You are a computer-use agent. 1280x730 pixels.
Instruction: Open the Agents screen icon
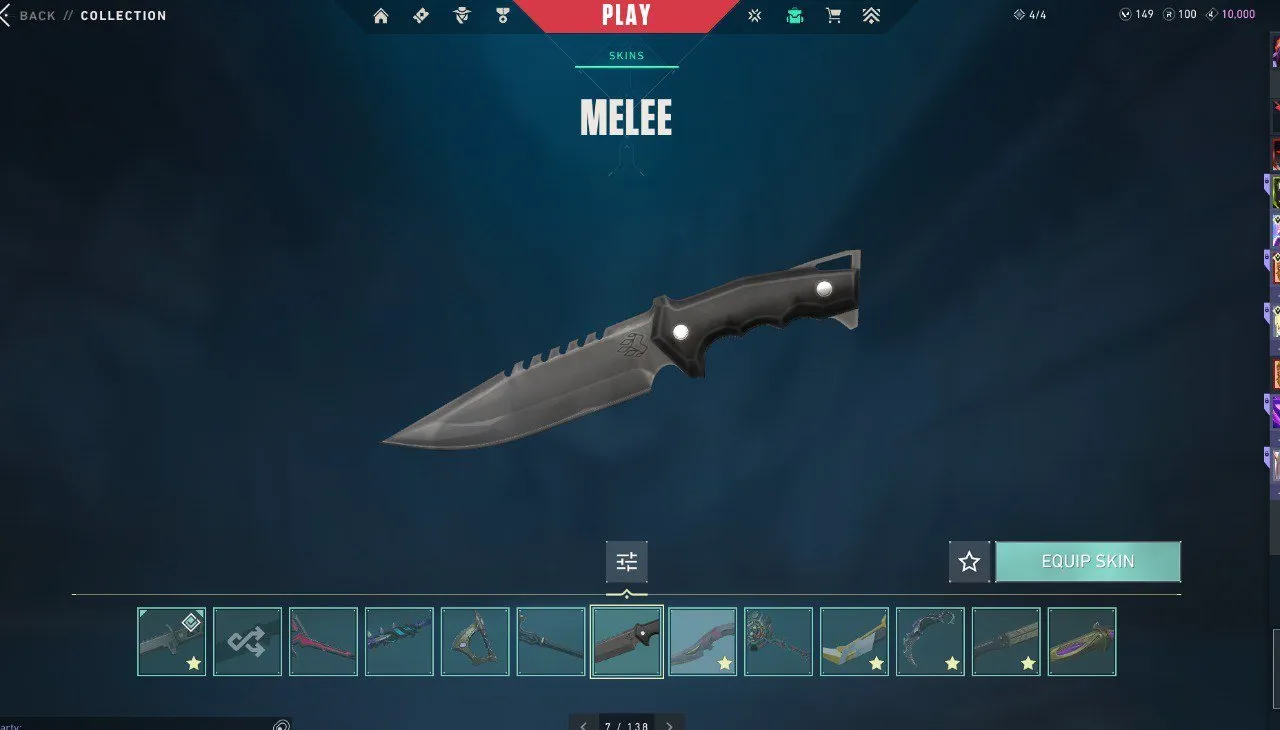pos(461,15)
